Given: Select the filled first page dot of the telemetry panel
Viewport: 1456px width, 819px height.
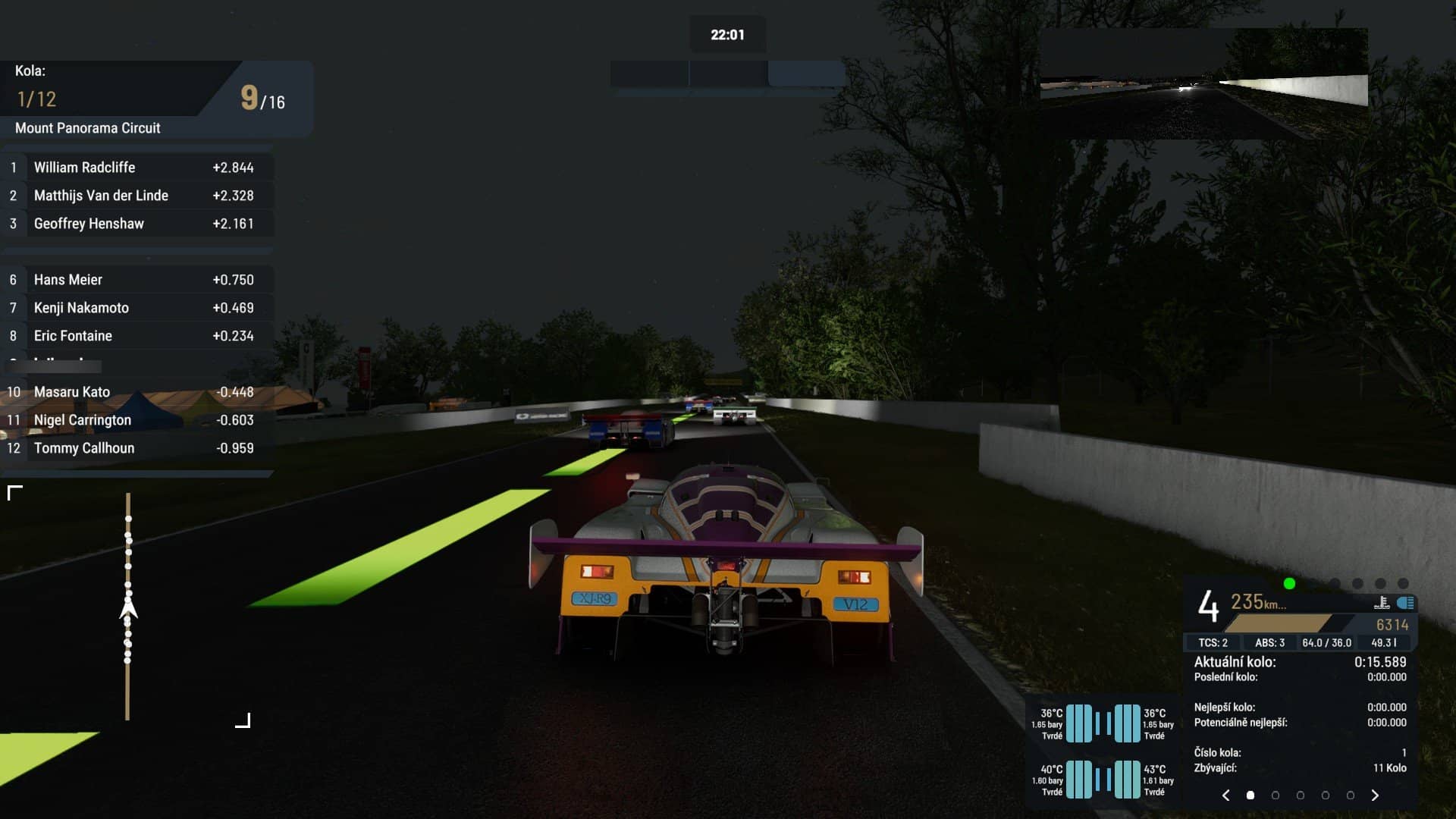Looking at the screenshot, I should click(1250, 795).
